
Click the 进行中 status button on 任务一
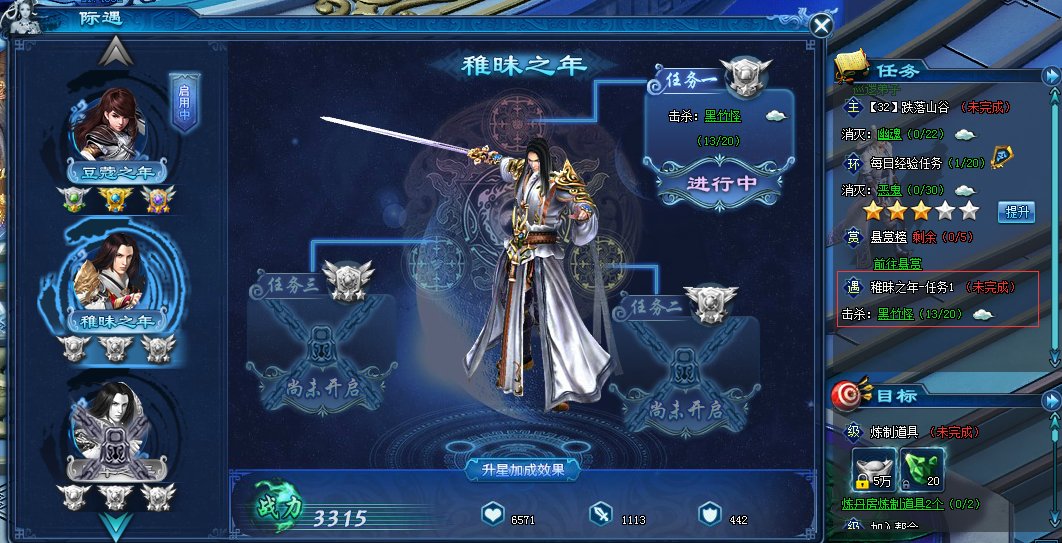coord(720,184)
